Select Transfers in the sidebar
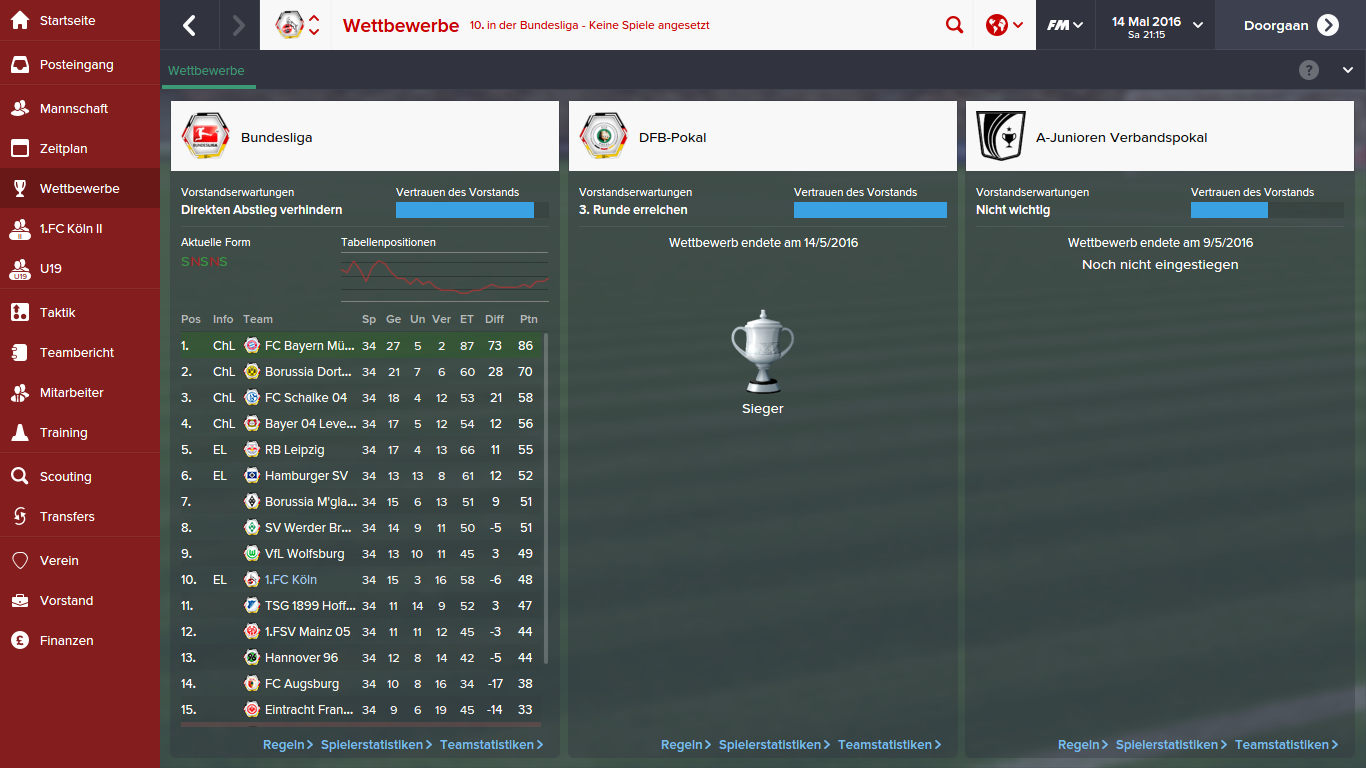The image size is (1366, 768). [67, 517]
